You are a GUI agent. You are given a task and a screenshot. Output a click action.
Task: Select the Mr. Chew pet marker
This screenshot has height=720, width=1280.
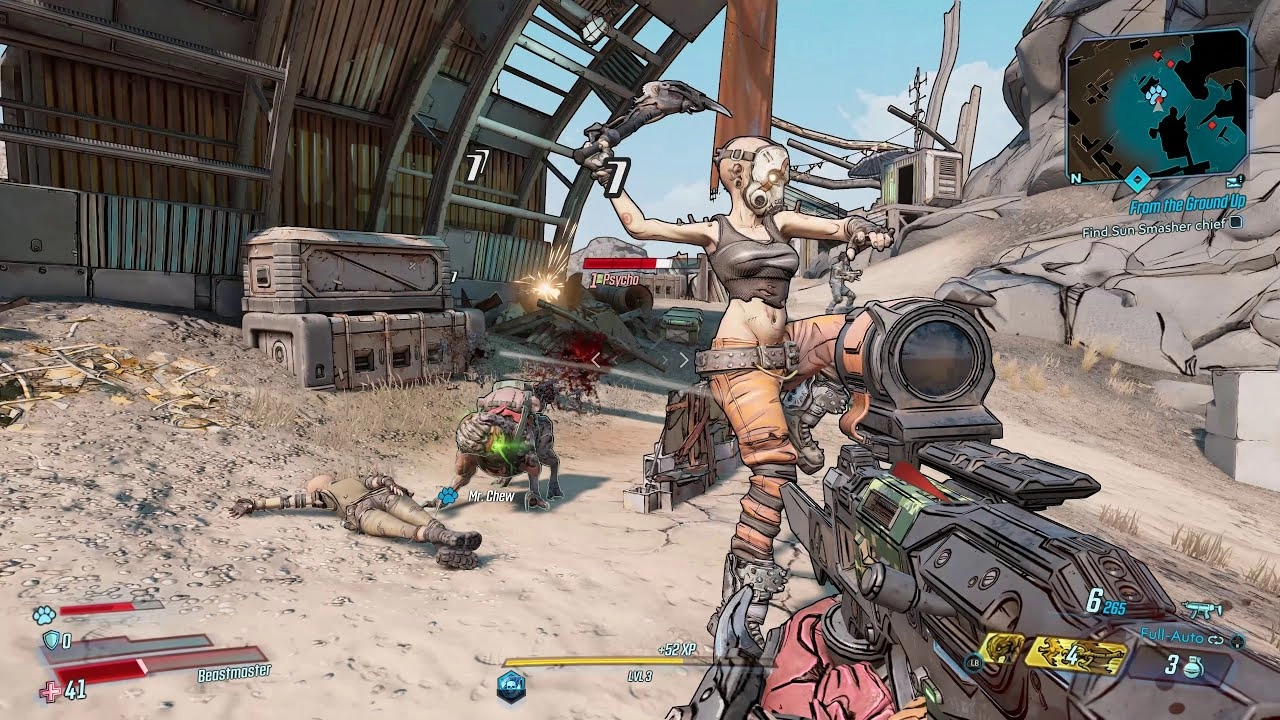pyautogui.click(x=448, y=495)
